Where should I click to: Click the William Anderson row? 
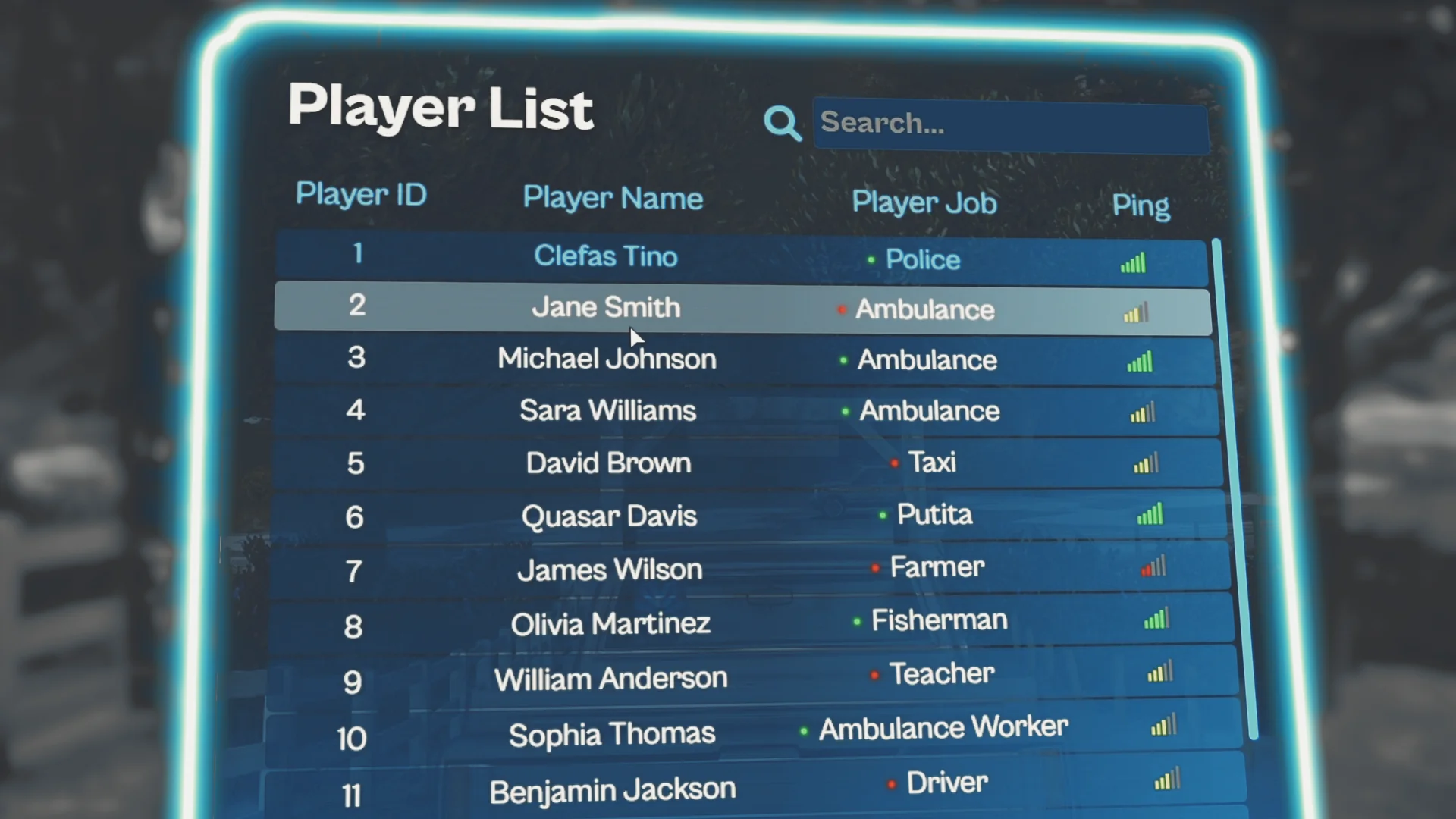point(610,679)
